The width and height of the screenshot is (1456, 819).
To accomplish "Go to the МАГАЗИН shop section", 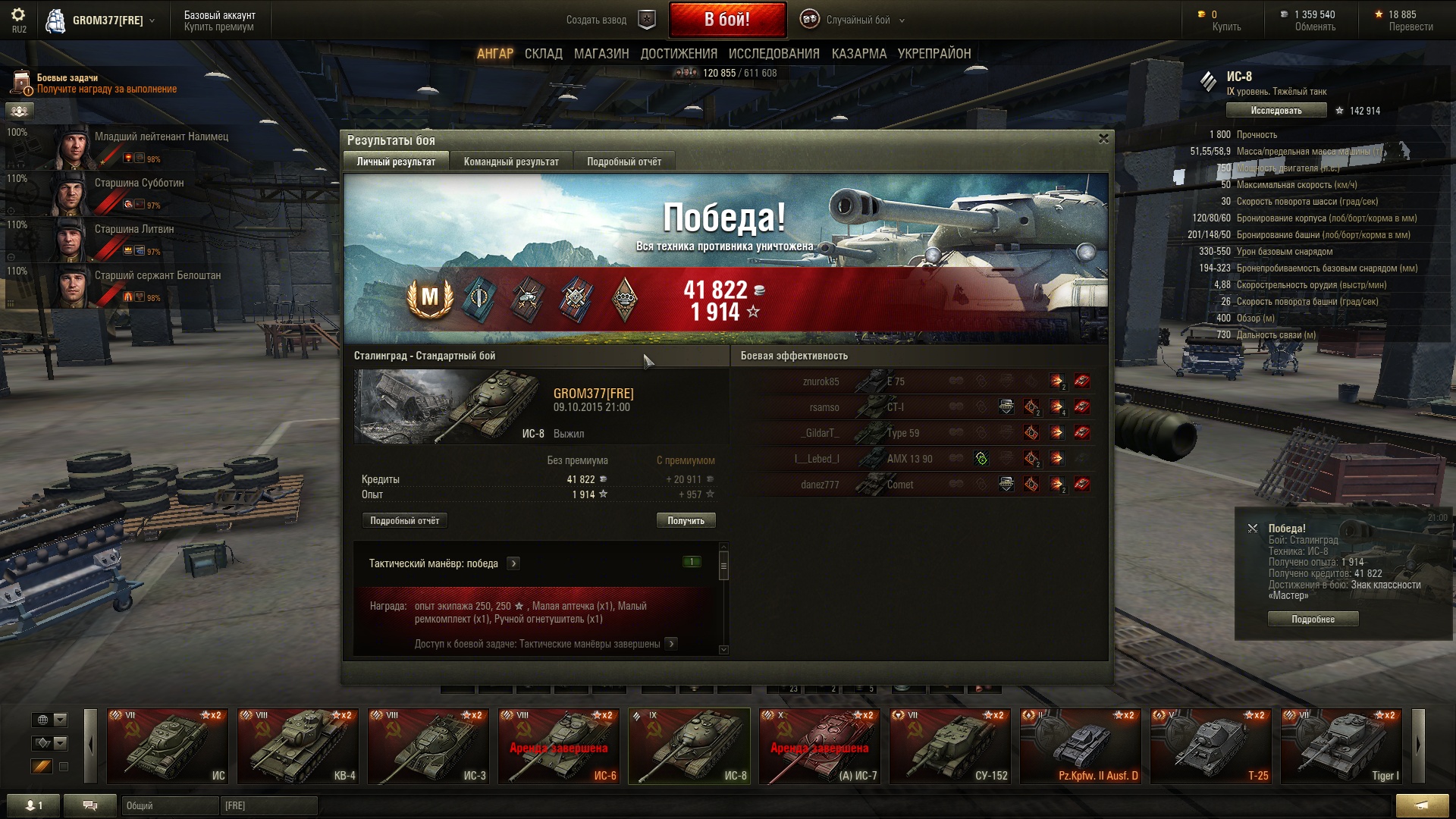I will (601, 54).
